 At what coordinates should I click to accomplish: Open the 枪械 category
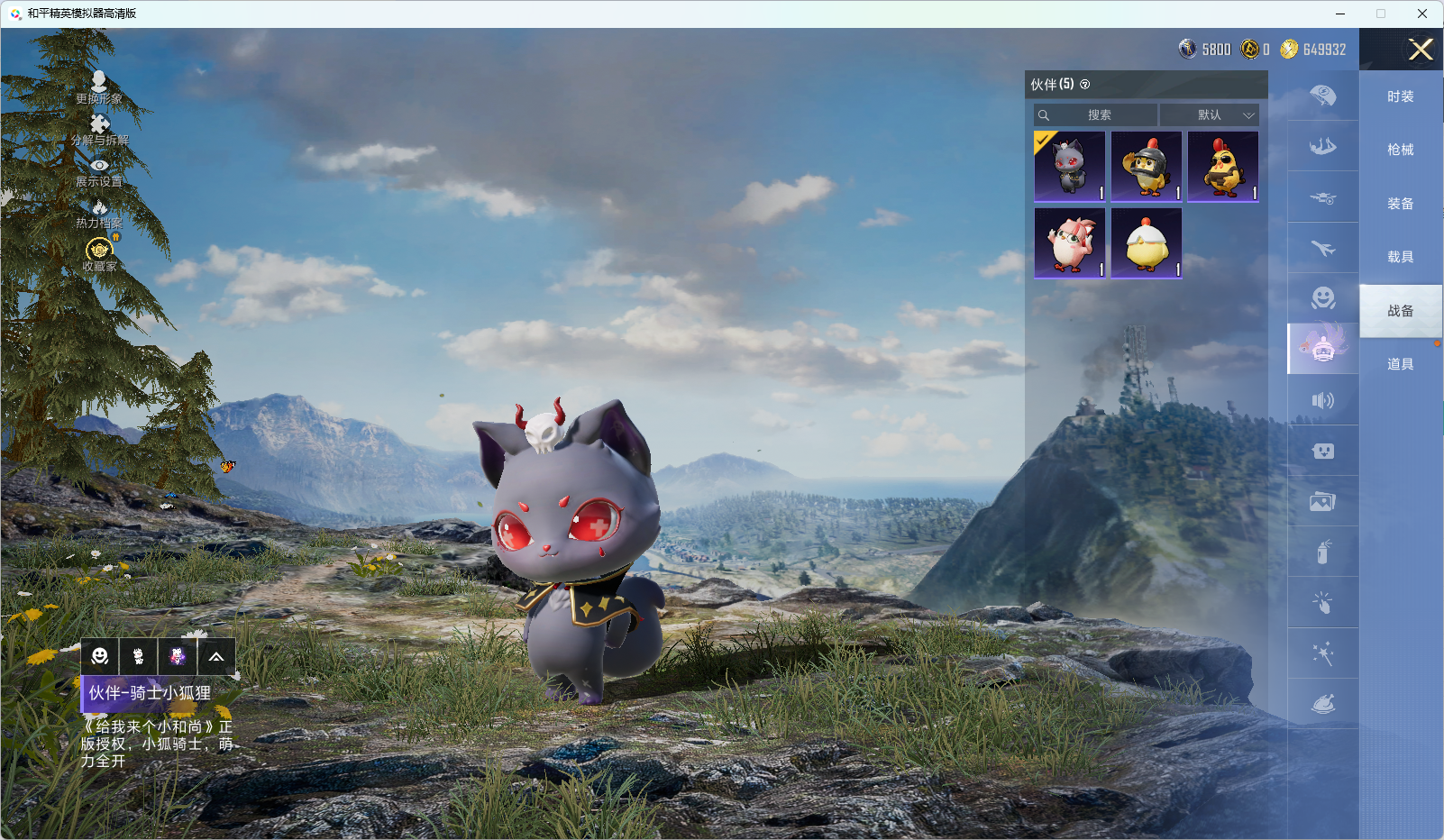coord(1400,150)
